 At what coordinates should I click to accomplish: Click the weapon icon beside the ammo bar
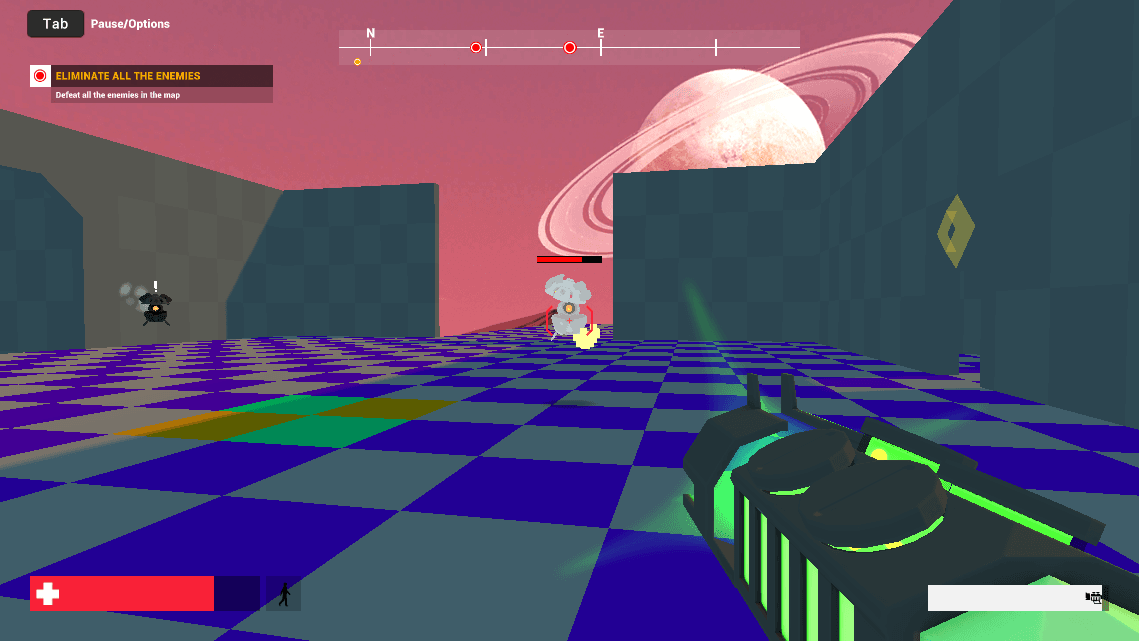(1094, 598)
